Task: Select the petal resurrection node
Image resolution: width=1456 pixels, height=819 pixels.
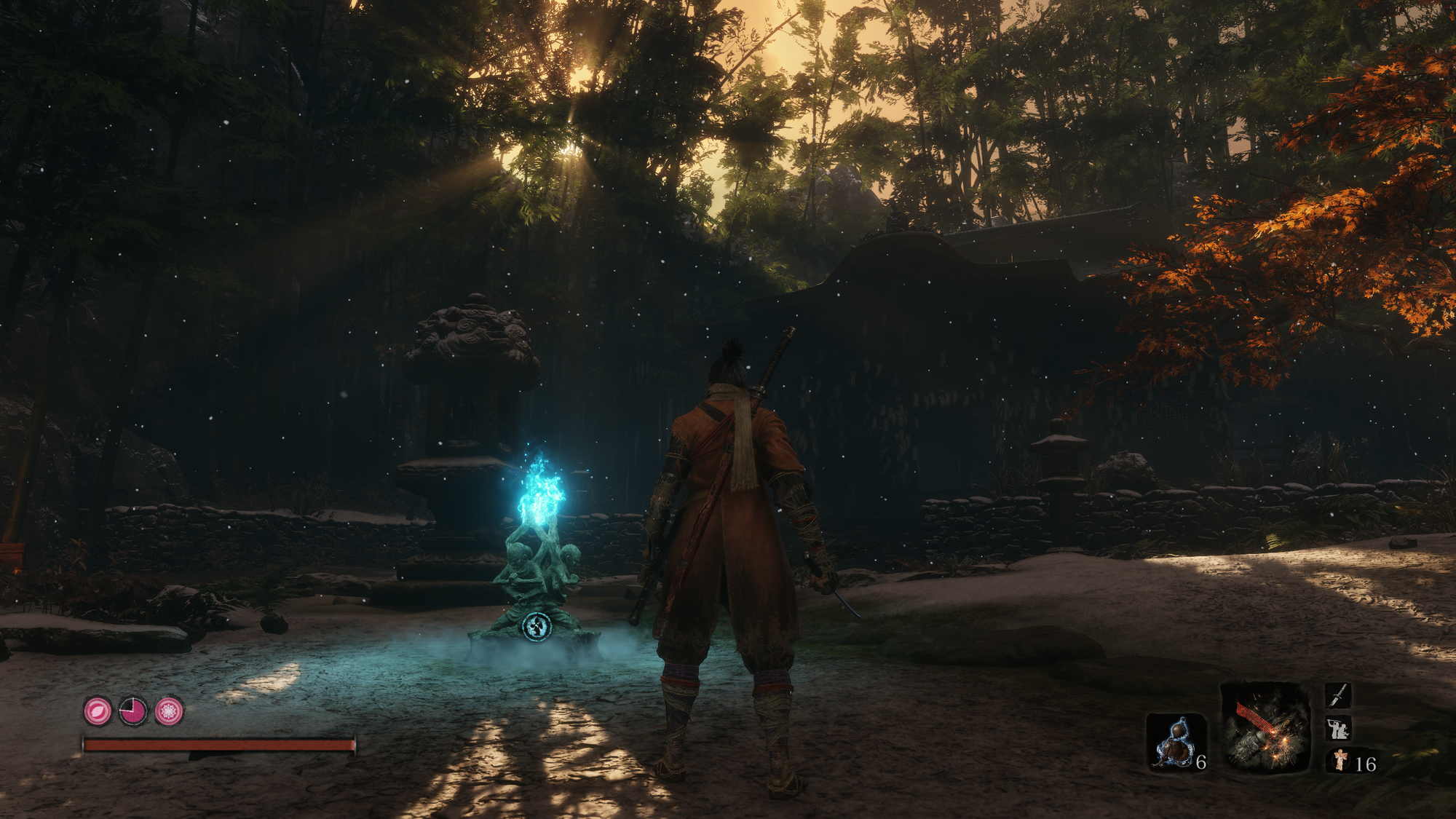Action: [98, 711]
